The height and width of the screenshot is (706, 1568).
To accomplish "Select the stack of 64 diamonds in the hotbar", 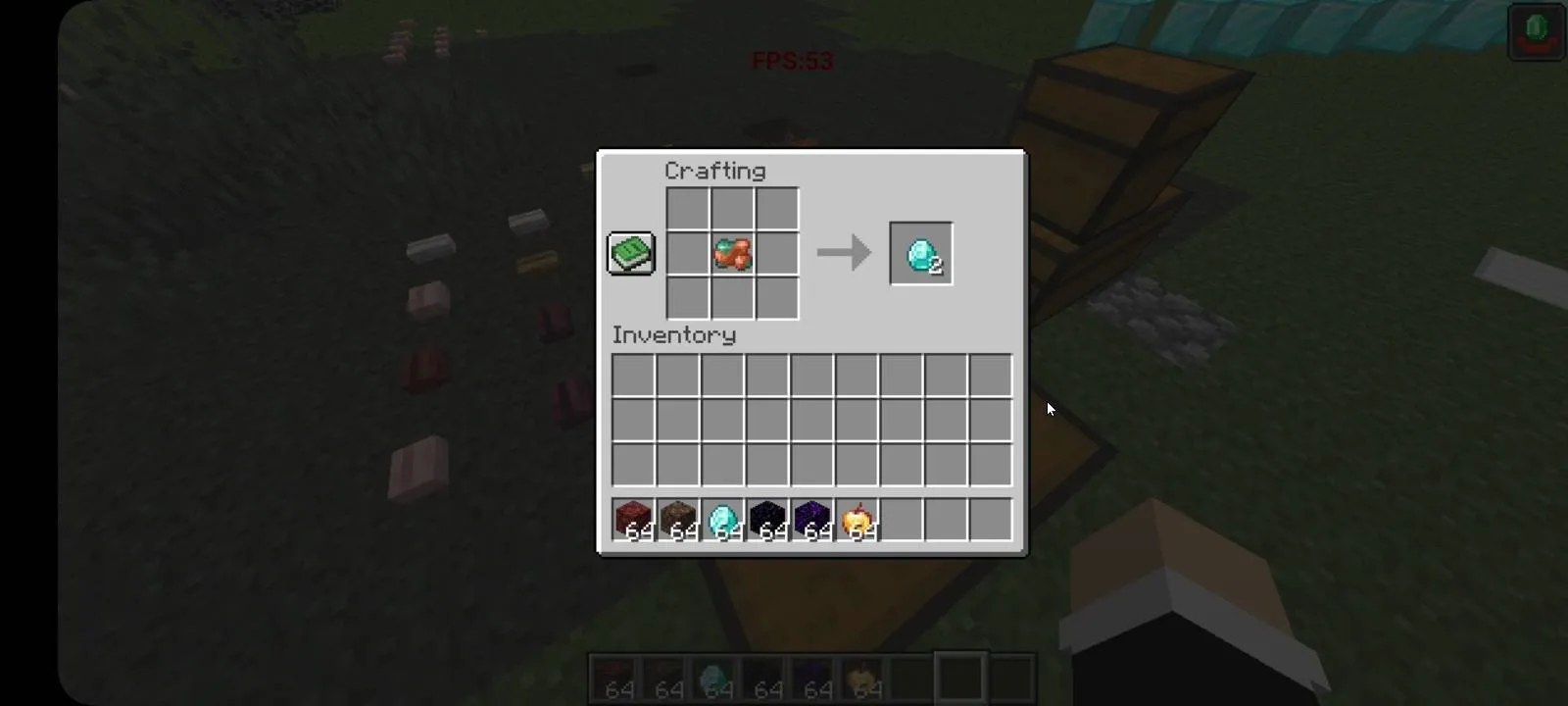I will (723, 520).
